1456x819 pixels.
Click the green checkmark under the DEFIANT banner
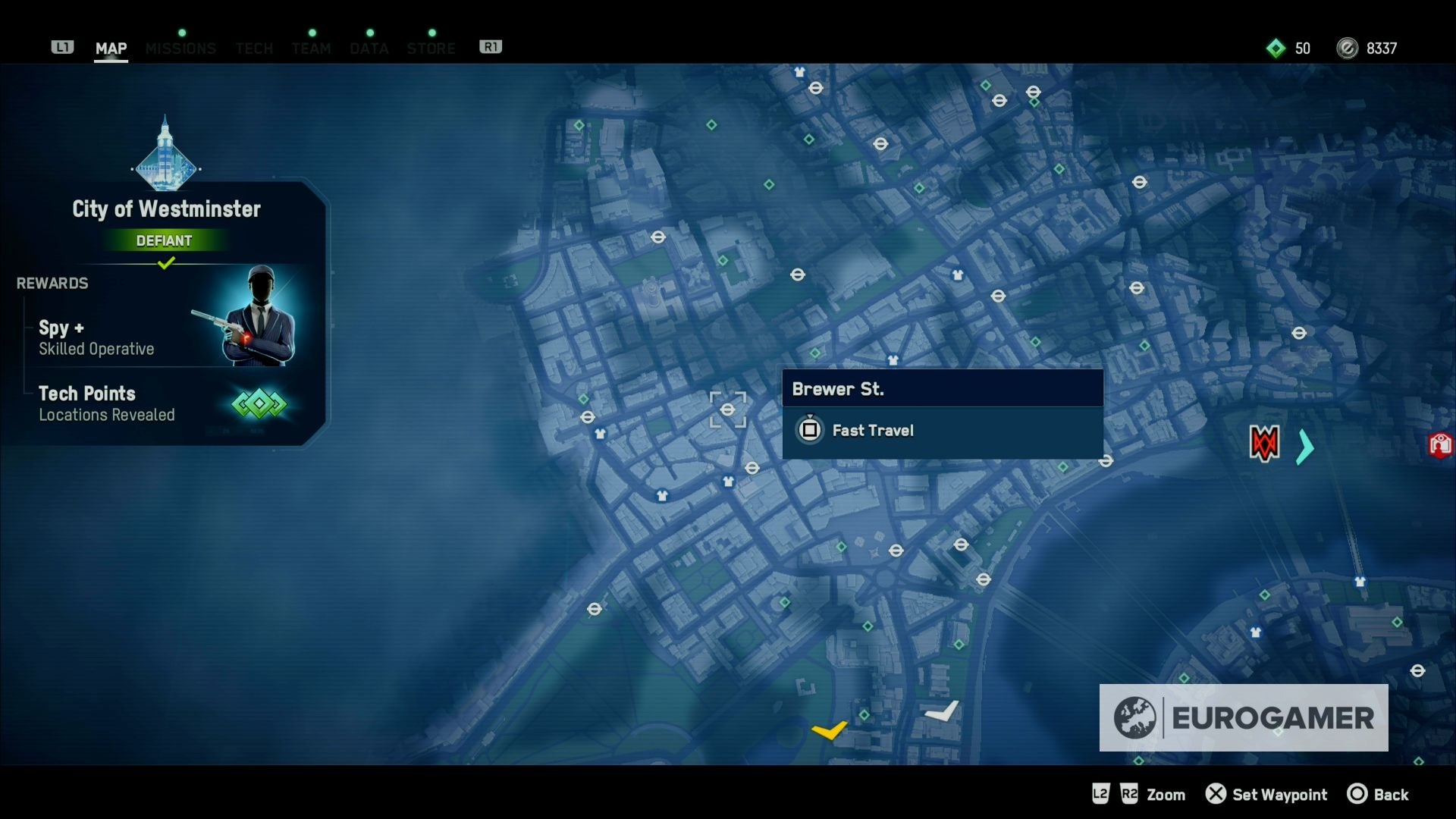pyautogui.click(x=166, y=264)
